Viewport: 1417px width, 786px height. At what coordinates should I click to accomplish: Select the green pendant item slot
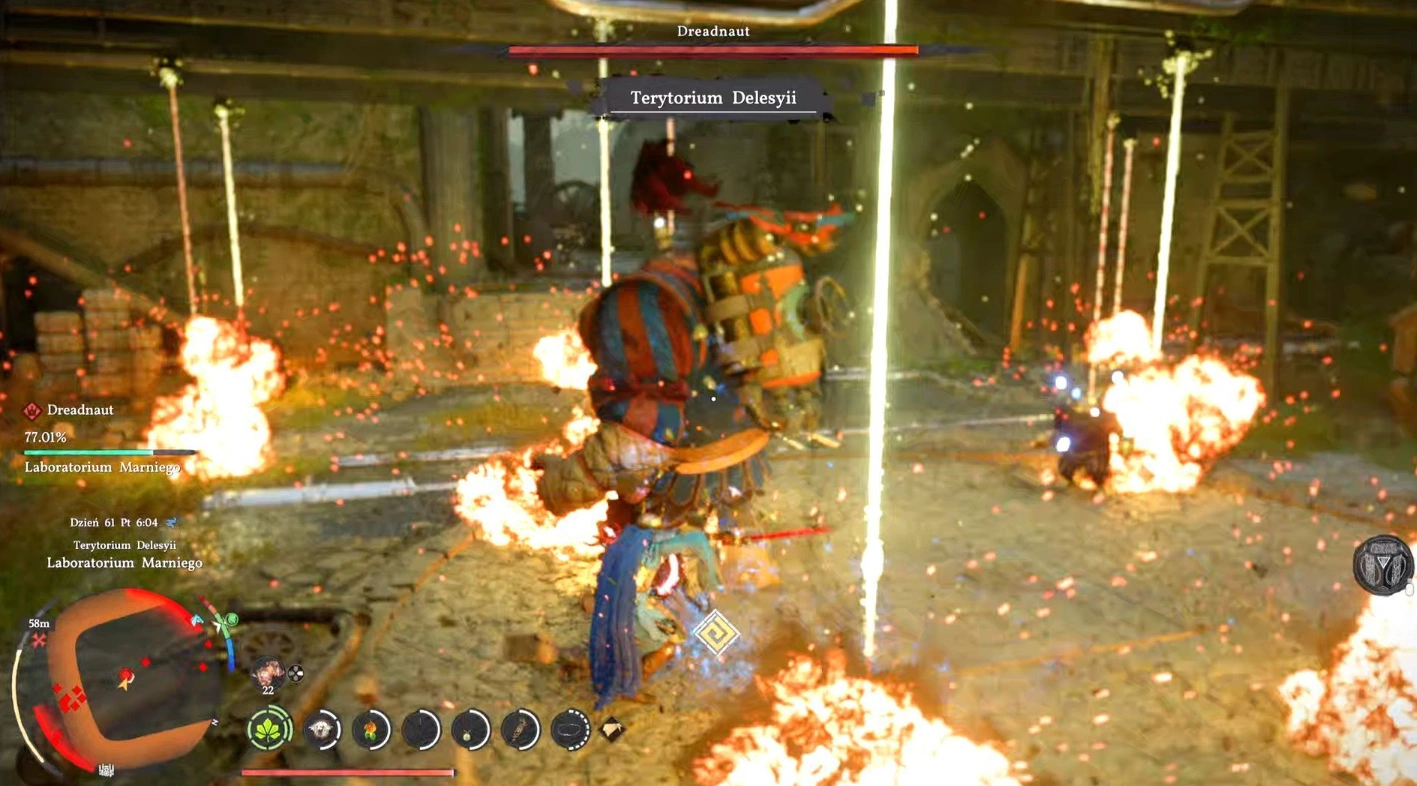pyautogui.click(x=470, y=730)
